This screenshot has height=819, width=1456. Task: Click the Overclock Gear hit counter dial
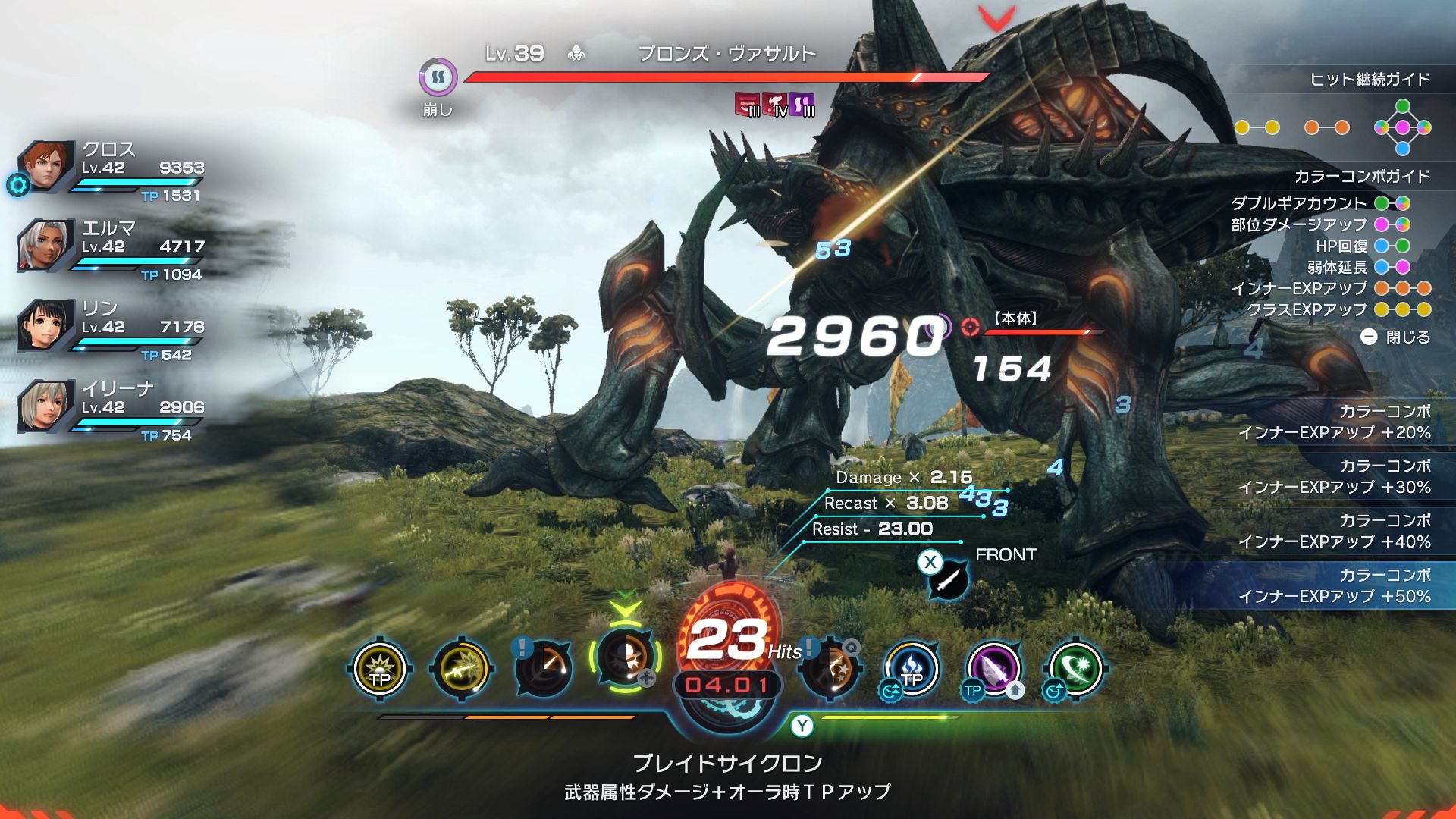point(728,660)
